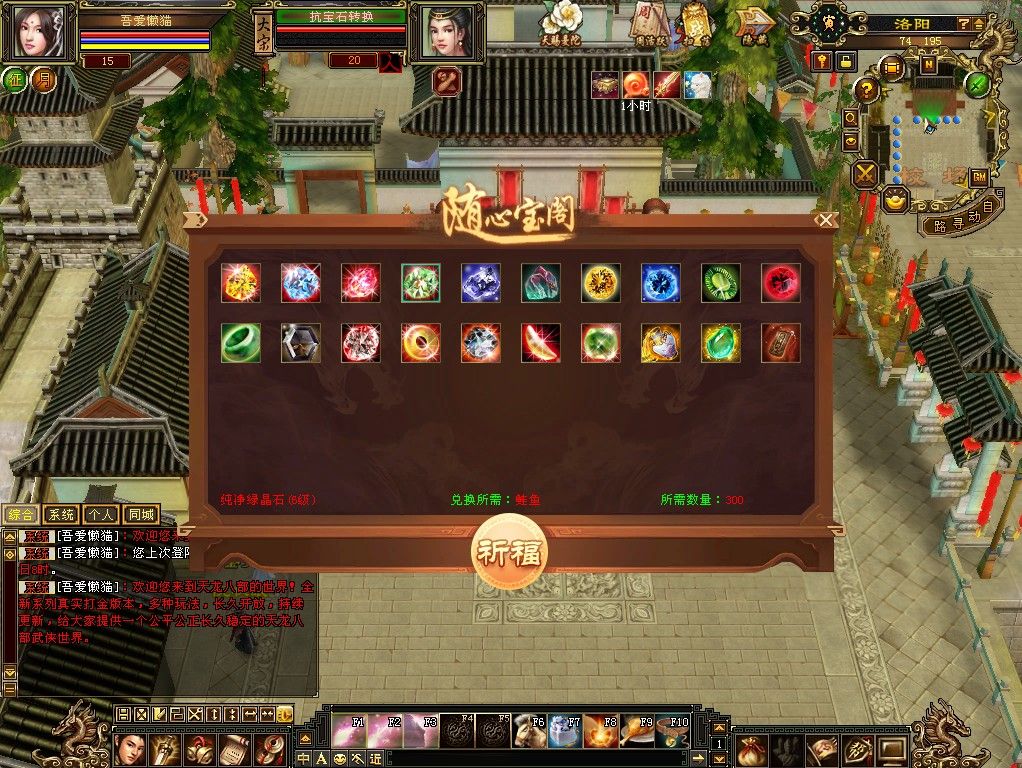The height and width of the screenshot is (768, 1022).
Task: Open the crossed swords button by minimap
Action: [x=864, y=174]
